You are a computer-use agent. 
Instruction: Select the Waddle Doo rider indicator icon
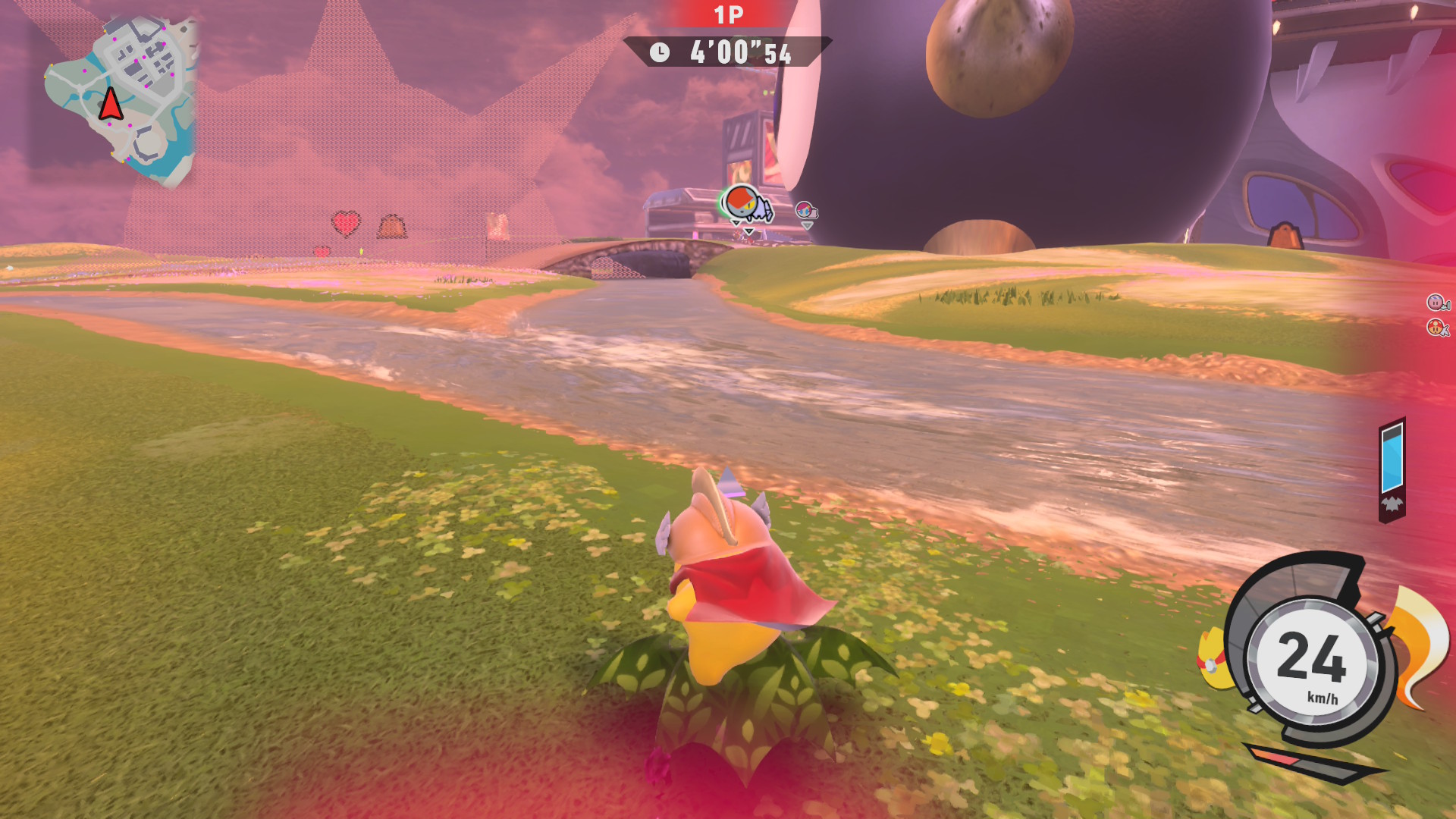tap(1436, 328)
